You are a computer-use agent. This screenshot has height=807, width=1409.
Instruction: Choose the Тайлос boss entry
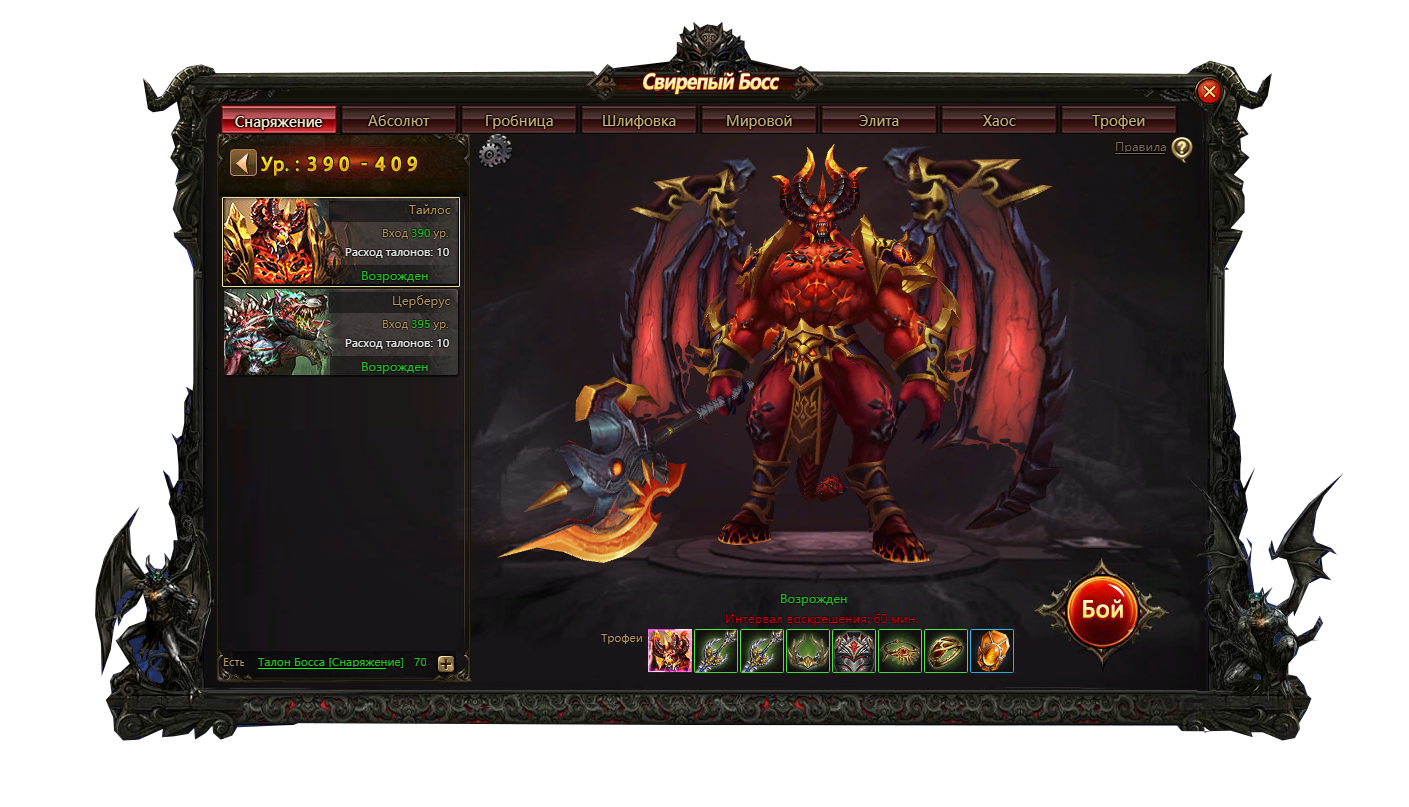(x=341, y=242)
